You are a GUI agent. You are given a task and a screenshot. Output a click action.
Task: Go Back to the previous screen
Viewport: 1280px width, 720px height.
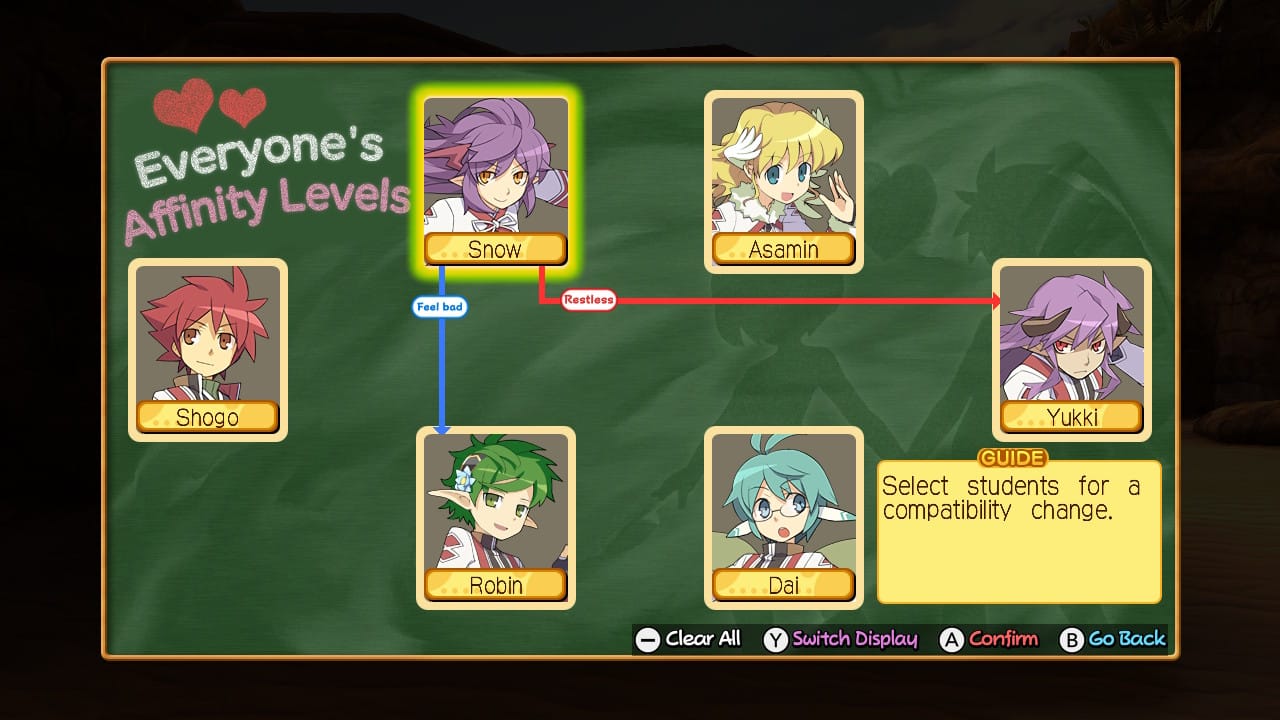coord(1114,639)
